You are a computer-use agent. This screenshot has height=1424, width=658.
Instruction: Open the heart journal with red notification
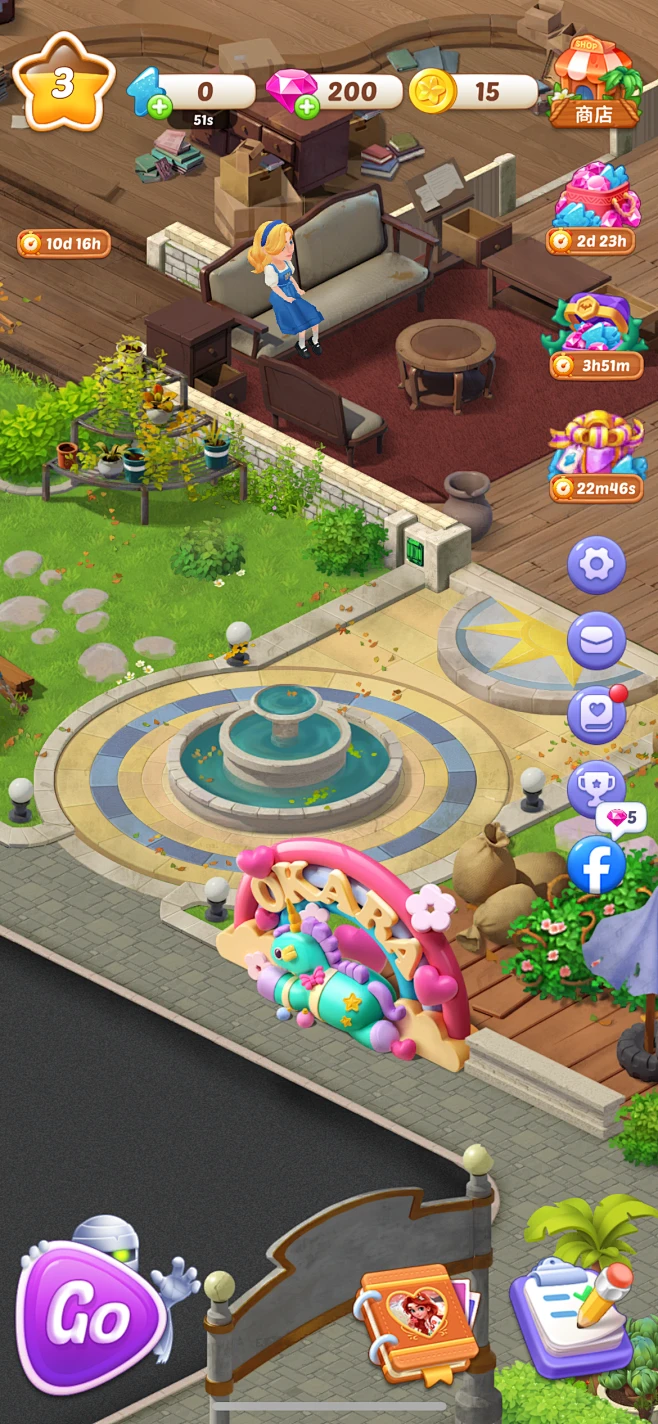(596, 715)
